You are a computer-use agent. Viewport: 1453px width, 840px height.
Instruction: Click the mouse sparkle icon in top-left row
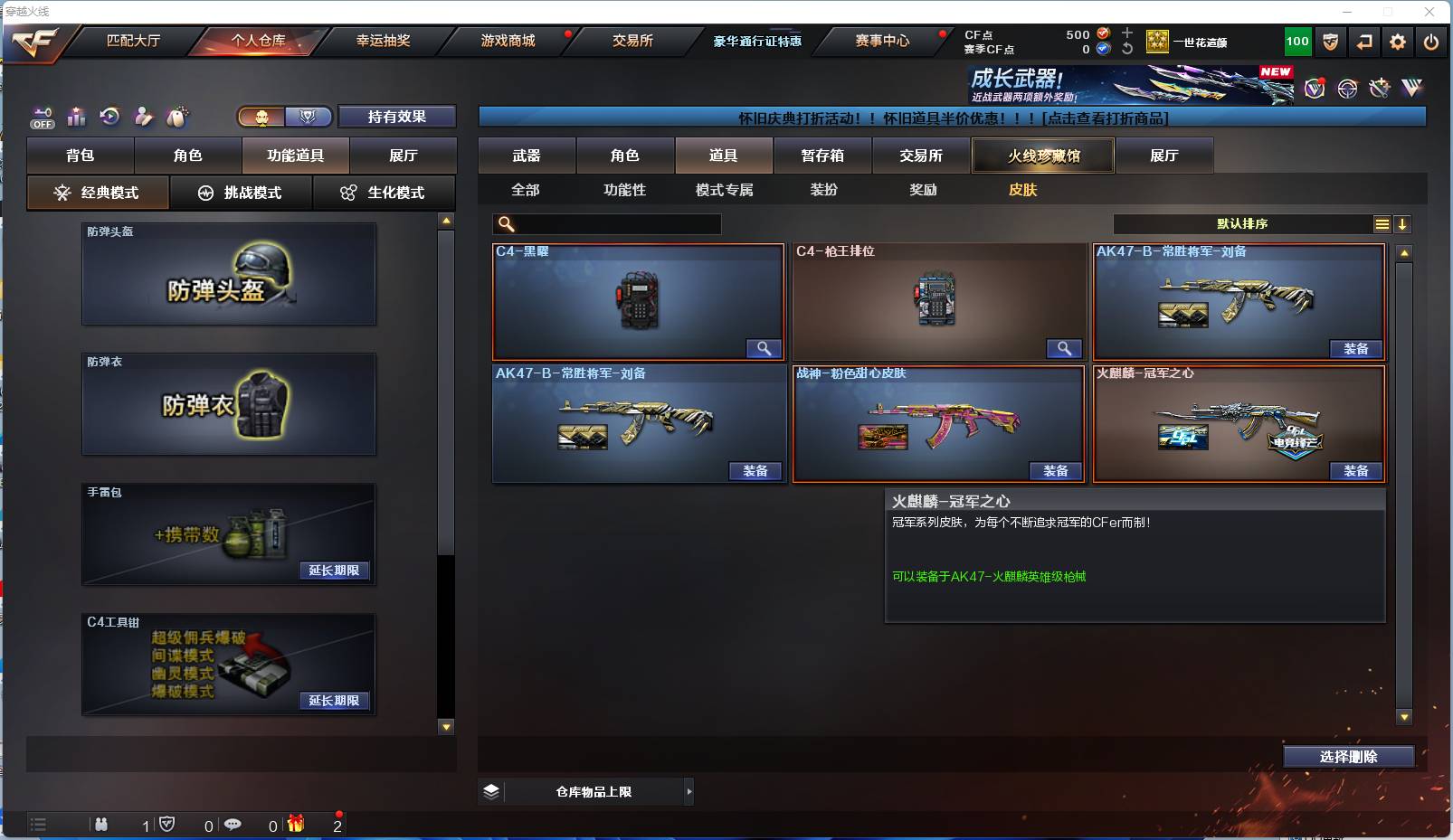tap(177, 117)
